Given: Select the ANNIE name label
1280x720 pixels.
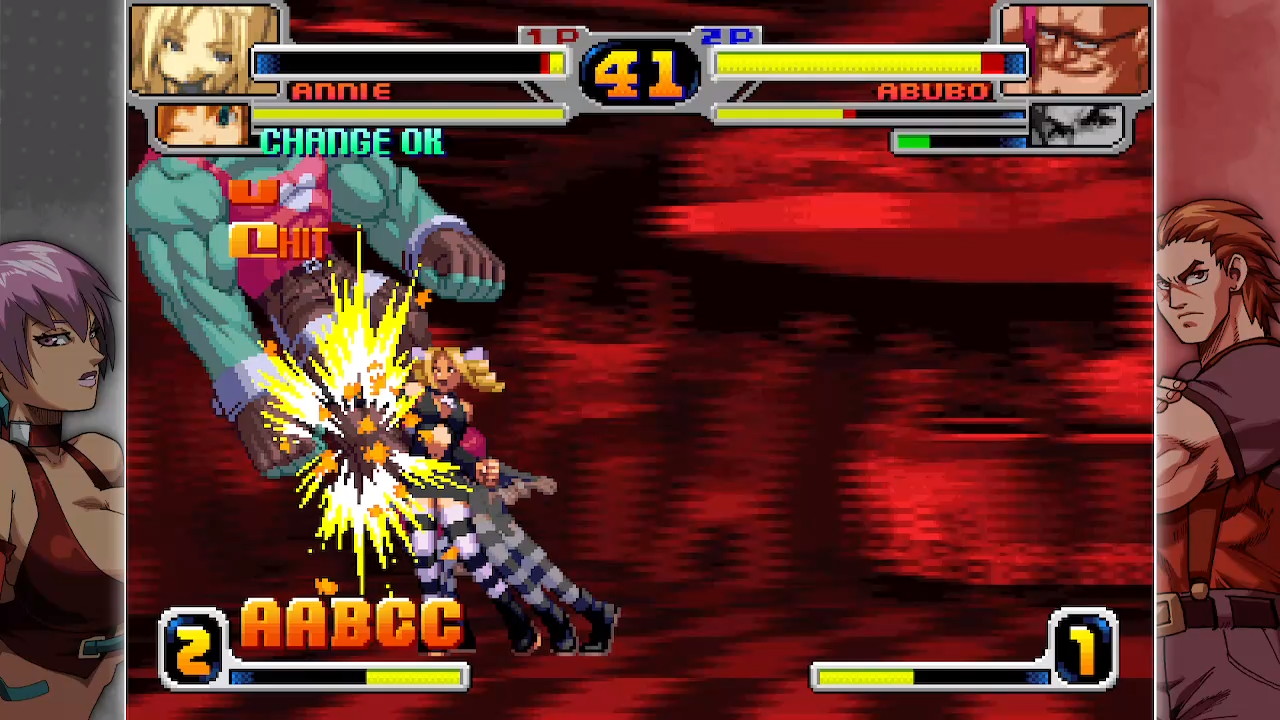Looking at the screenshot, I should 340,92.
